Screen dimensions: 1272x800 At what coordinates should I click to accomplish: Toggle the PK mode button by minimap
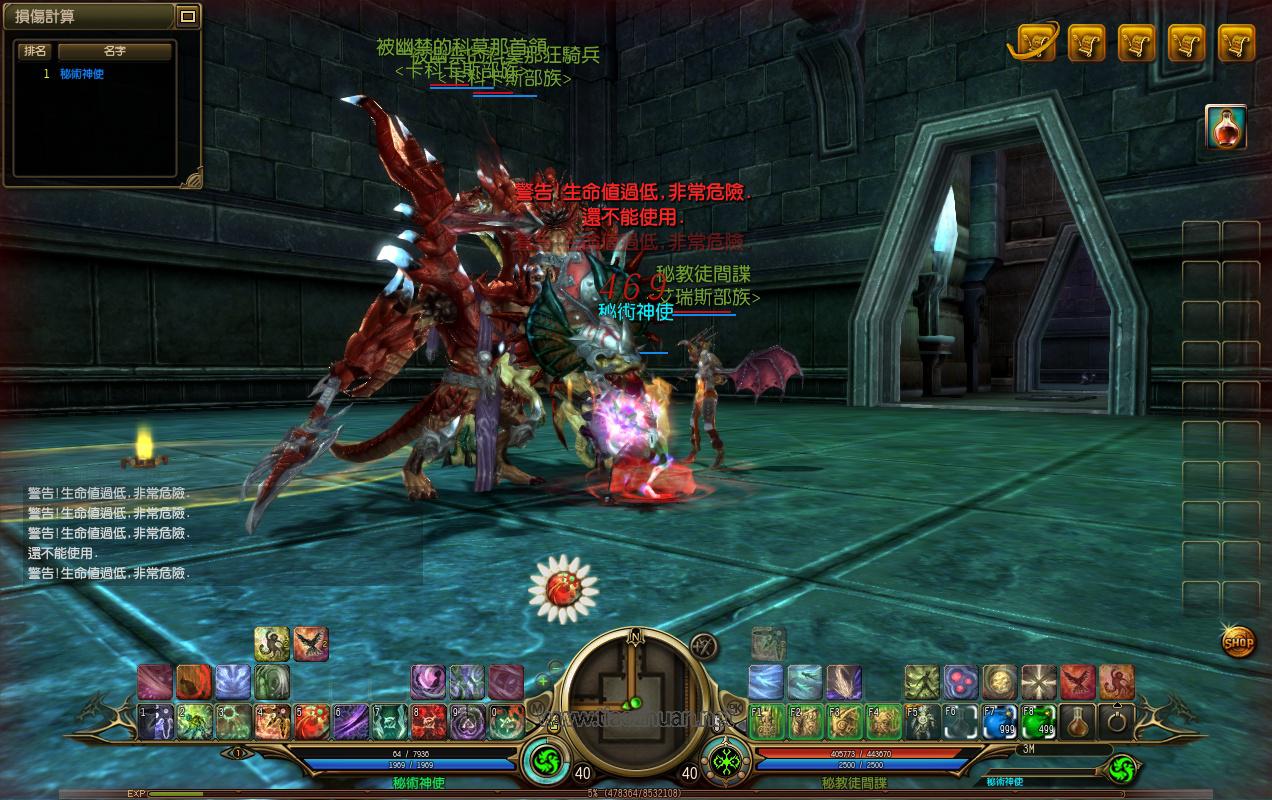click(x=736, y=706)
